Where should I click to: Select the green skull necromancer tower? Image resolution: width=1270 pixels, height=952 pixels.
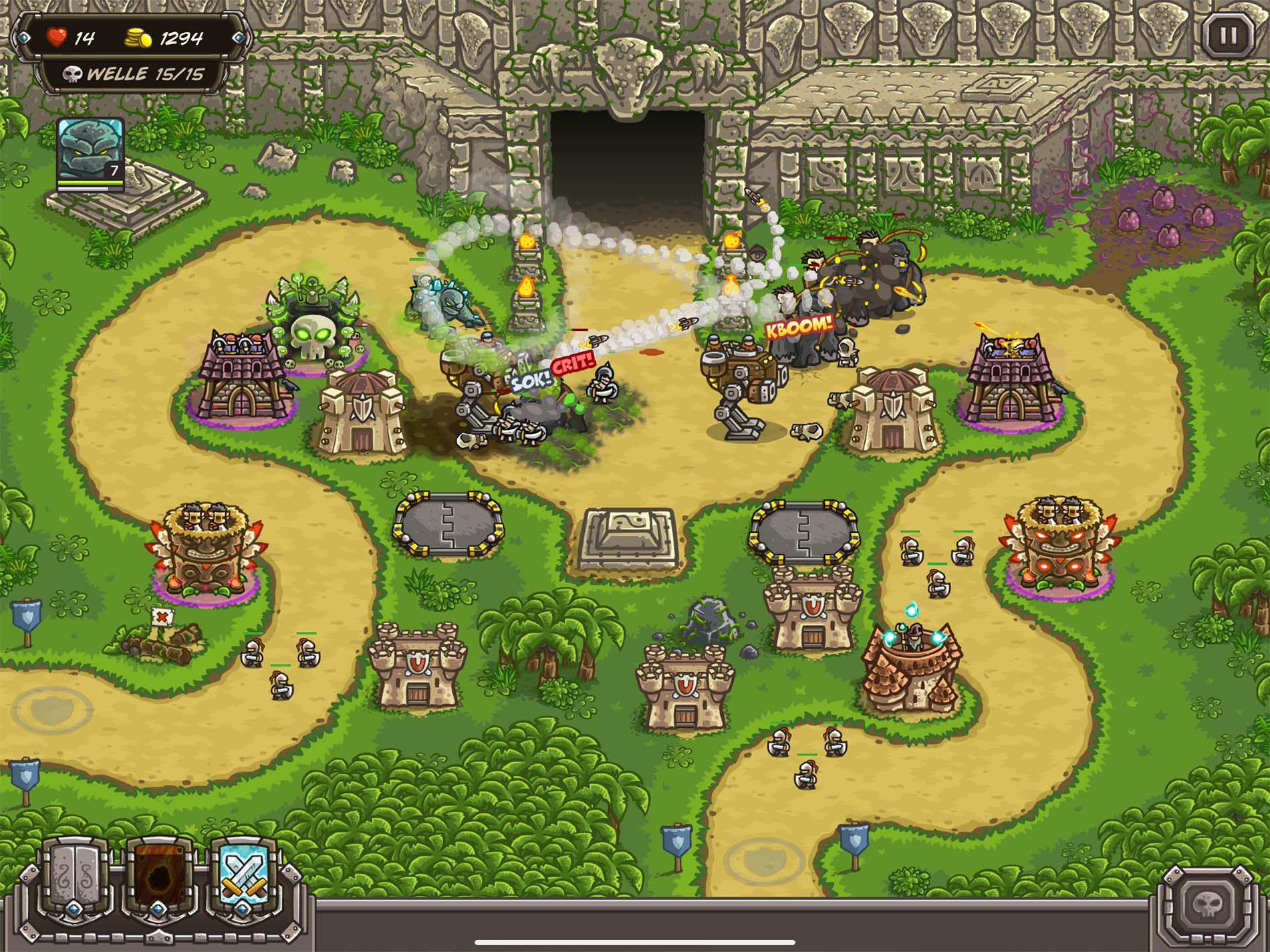[x=314, y=328]
